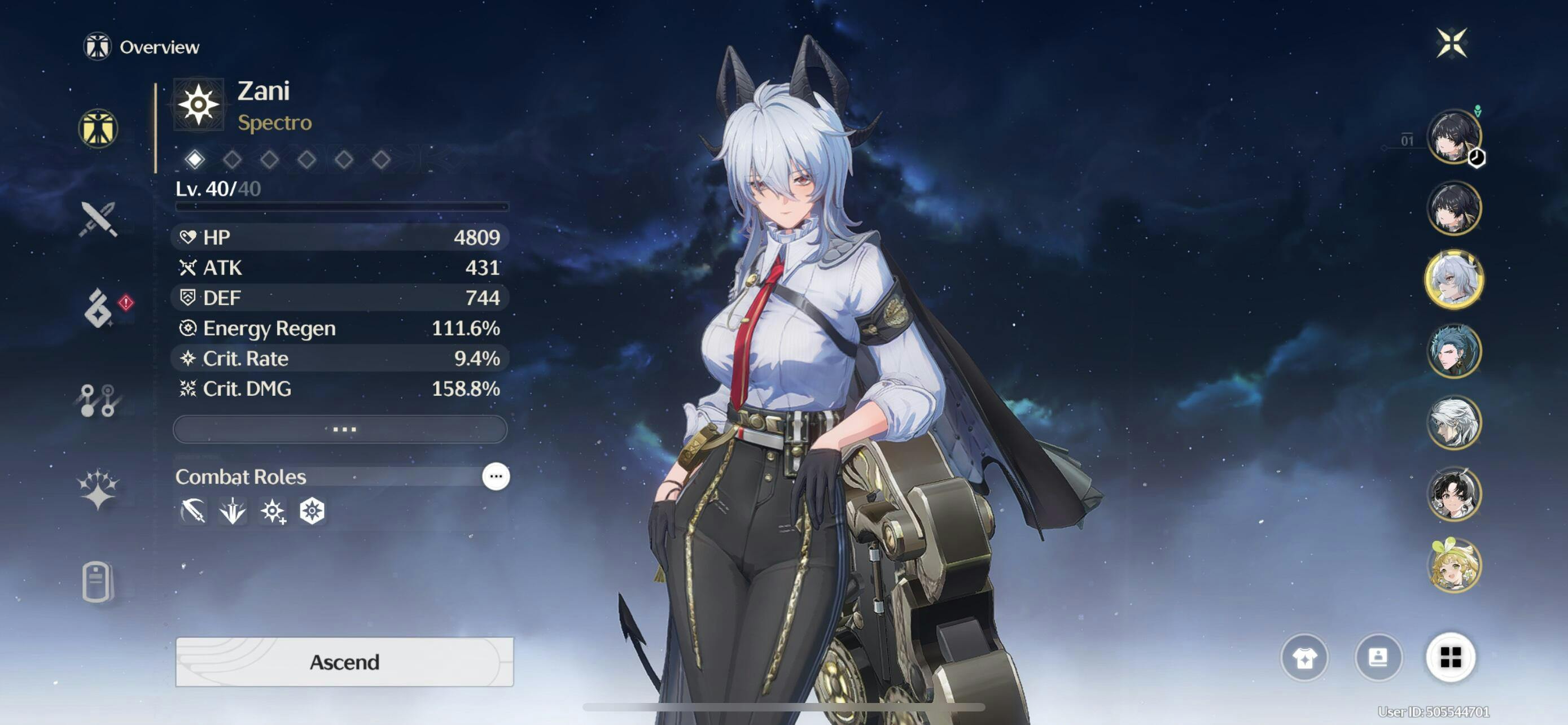Select the first combat role icon
This screenshot has height=725, width=1568.
coord(193,511)
